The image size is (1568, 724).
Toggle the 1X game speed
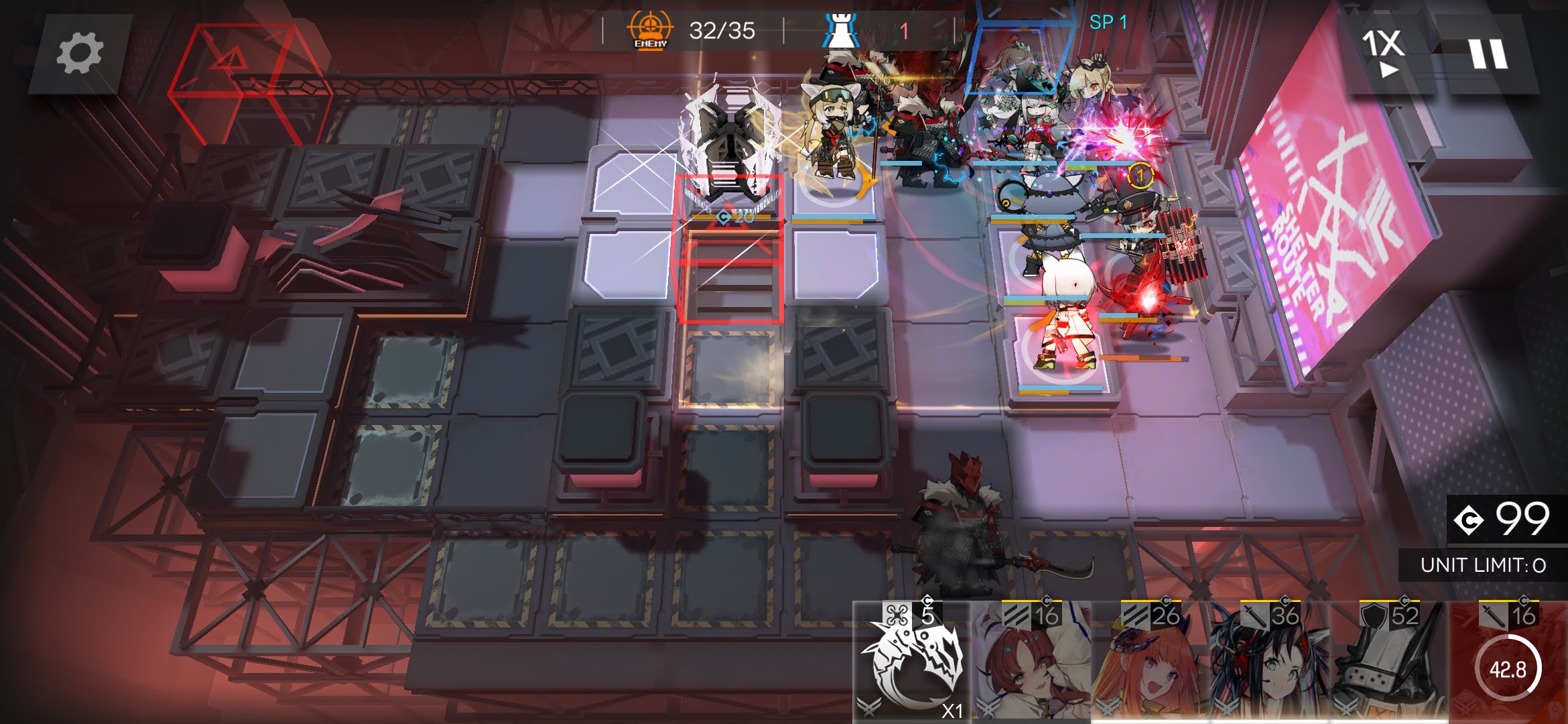tap(1383, 51)
